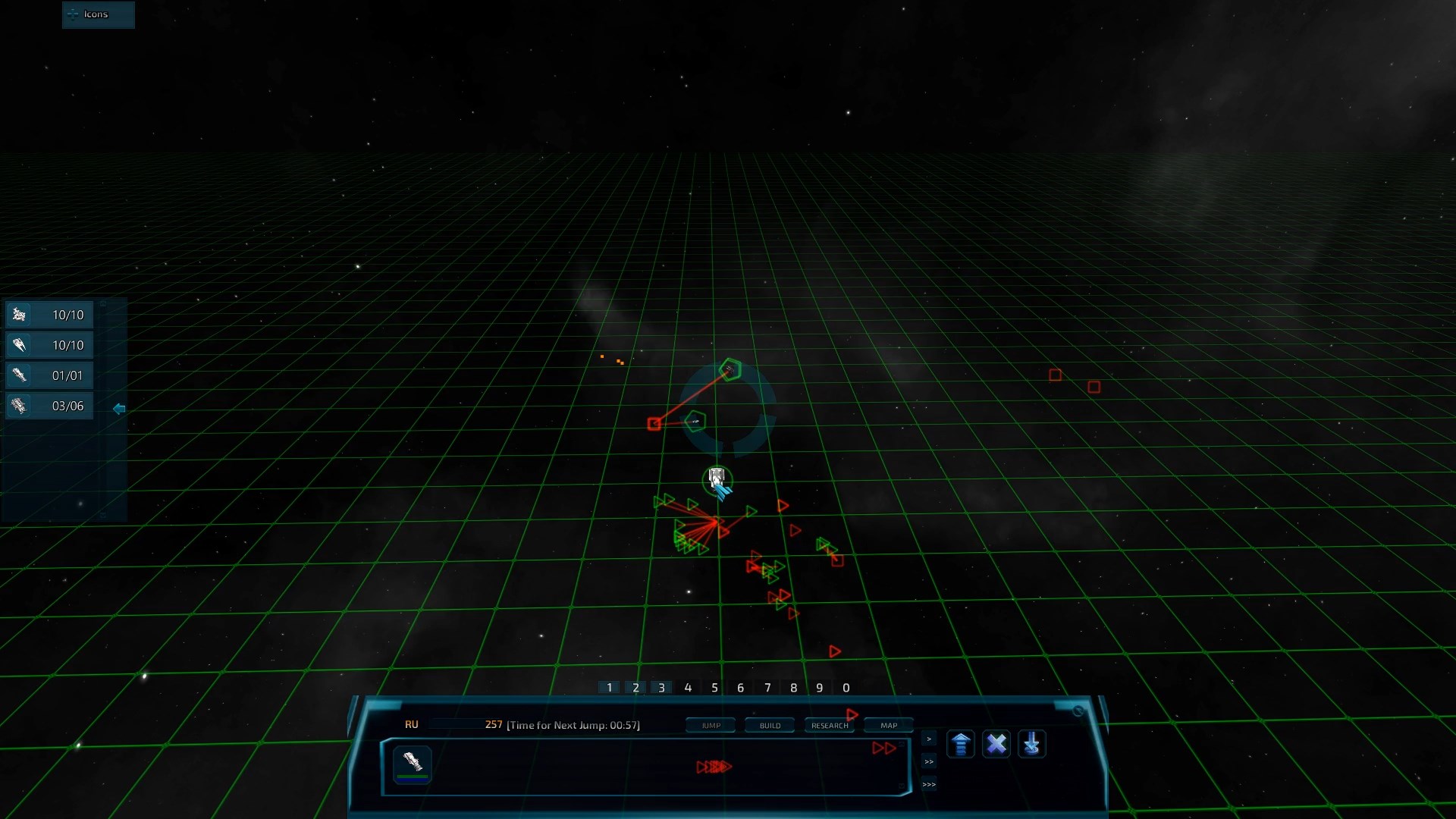
Task: Open the Jump menu
Action: coord(711,726)
